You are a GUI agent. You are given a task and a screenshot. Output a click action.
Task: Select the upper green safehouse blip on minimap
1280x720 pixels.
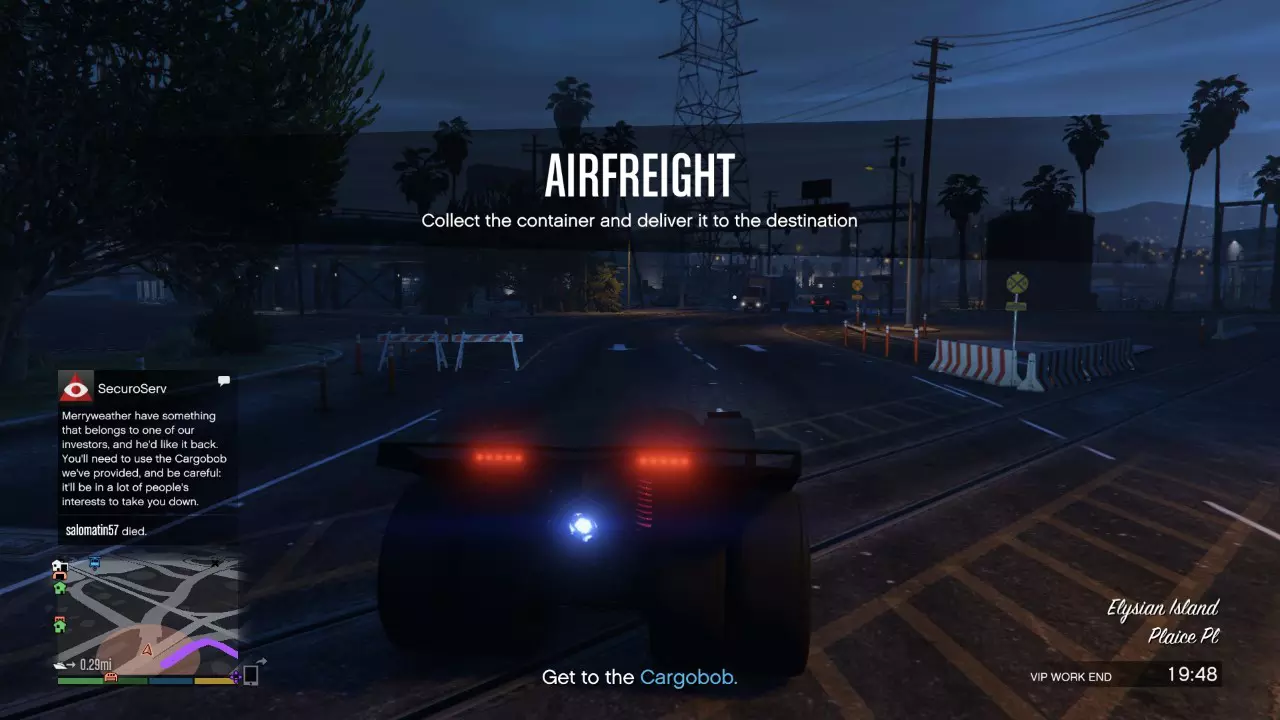pyautogui.click(x=59, y=588)
